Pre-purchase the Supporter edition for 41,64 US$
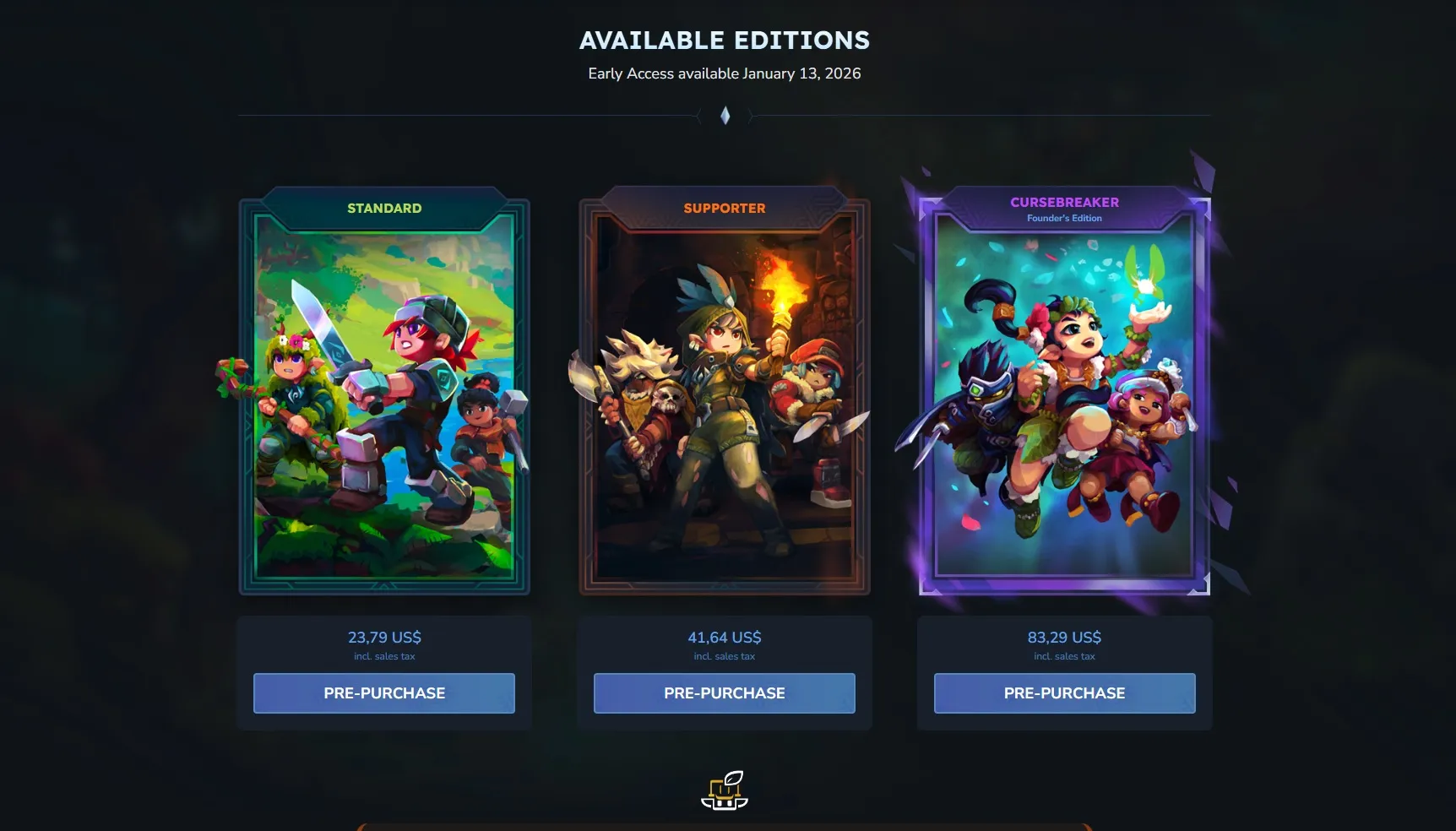Screen dimensions: 1456x831 point(725,693)
